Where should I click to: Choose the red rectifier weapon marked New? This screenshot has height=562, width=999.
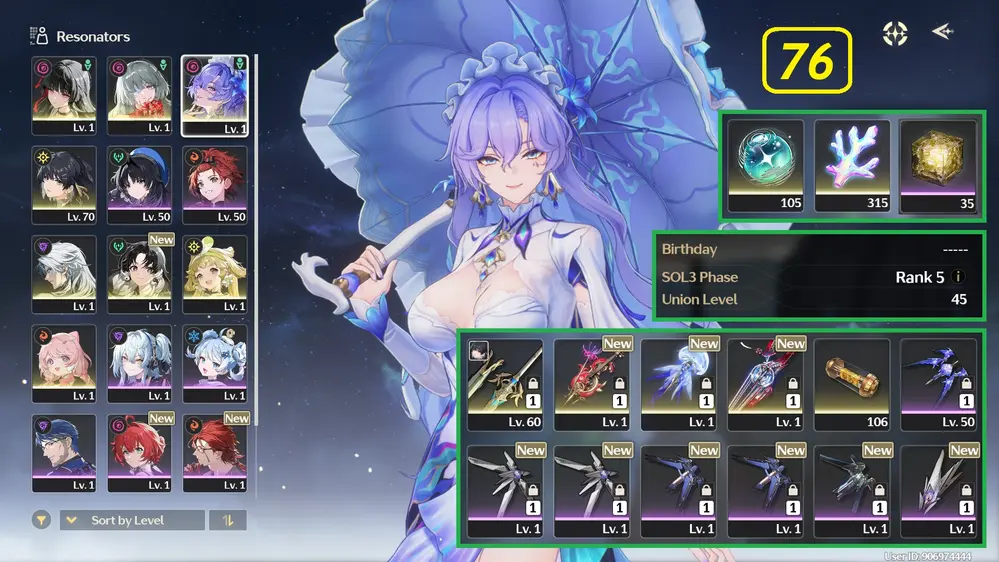[x=592, y=383]
